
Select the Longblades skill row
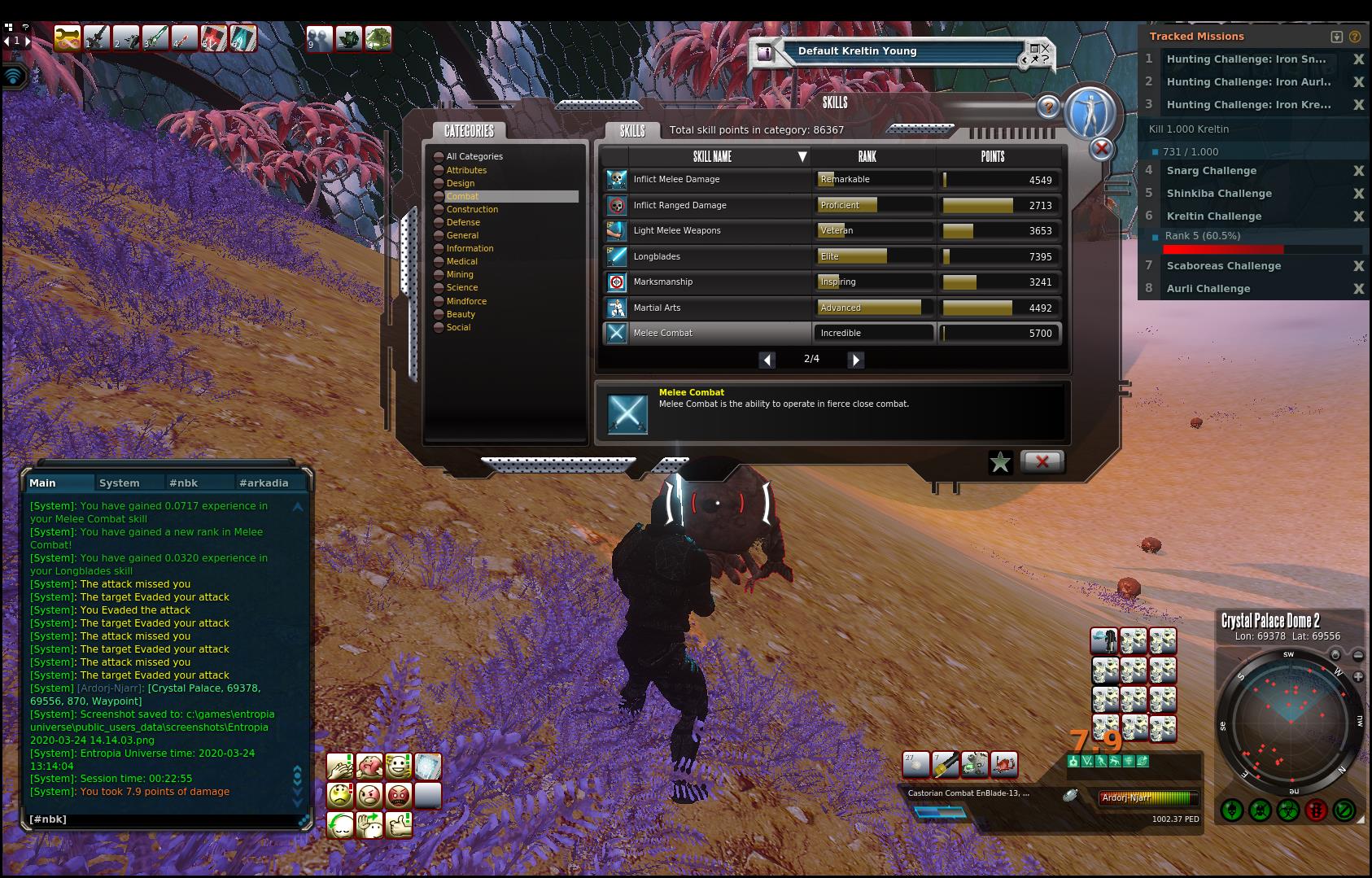pos(708,256)
